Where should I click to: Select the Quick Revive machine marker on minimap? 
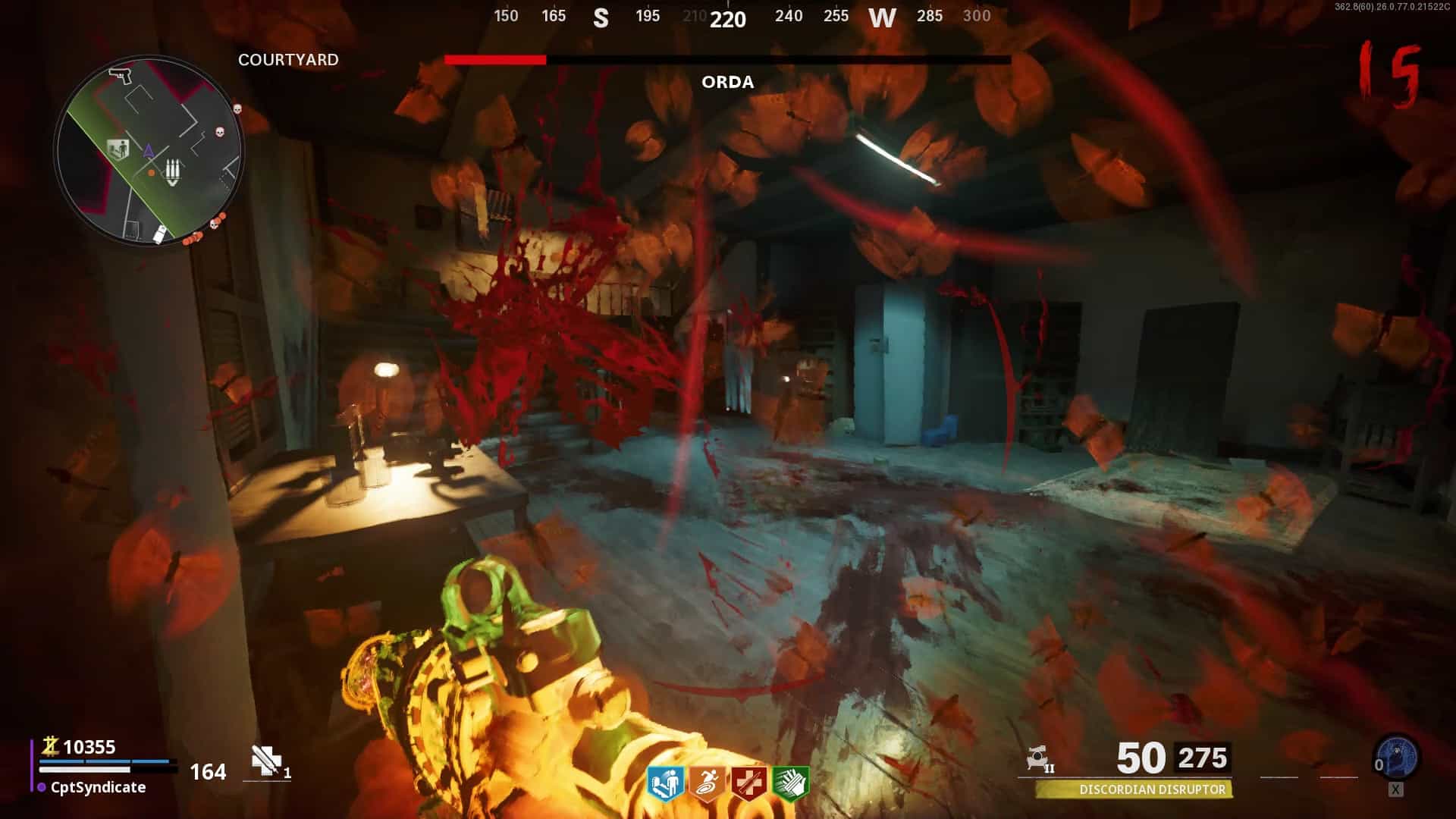[118, 149]
